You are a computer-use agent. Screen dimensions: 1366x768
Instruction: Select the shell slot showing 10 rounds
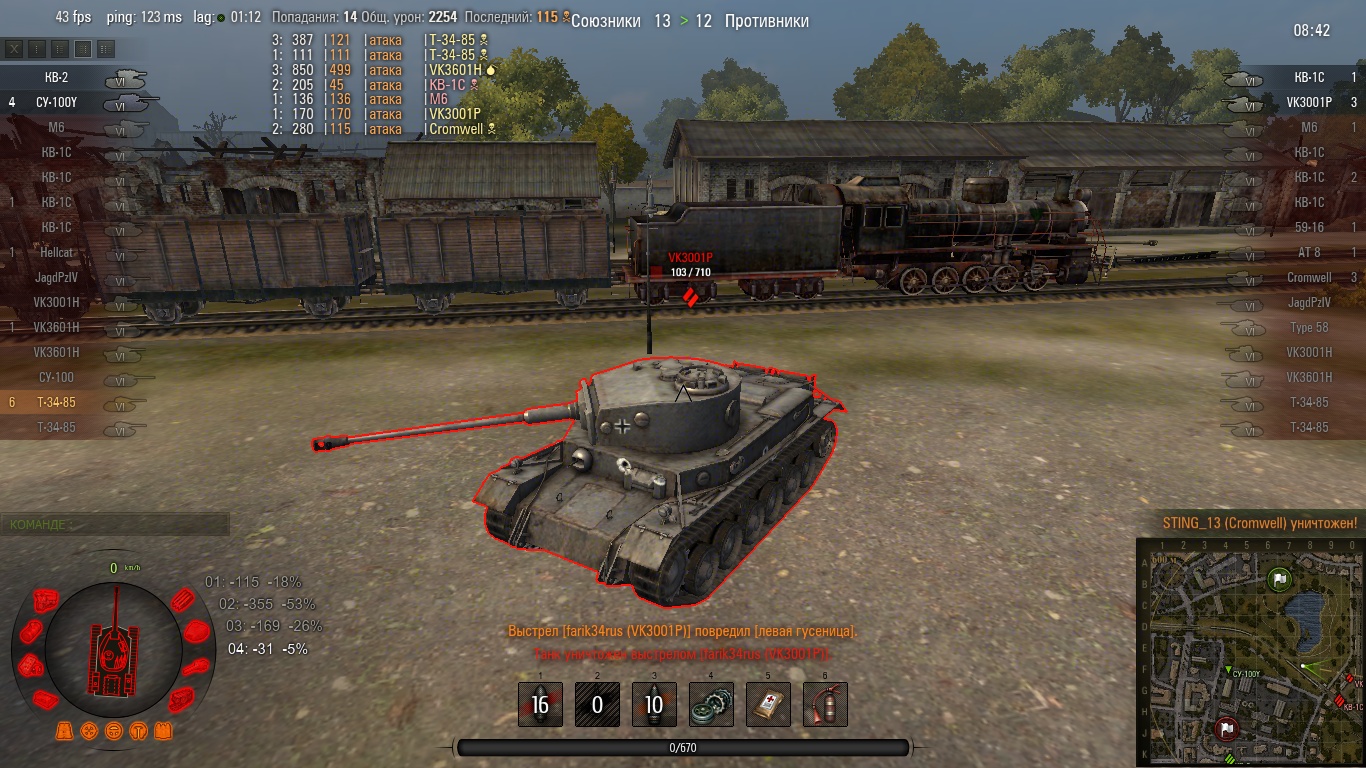pyautogui.click(x=654, y=704)
